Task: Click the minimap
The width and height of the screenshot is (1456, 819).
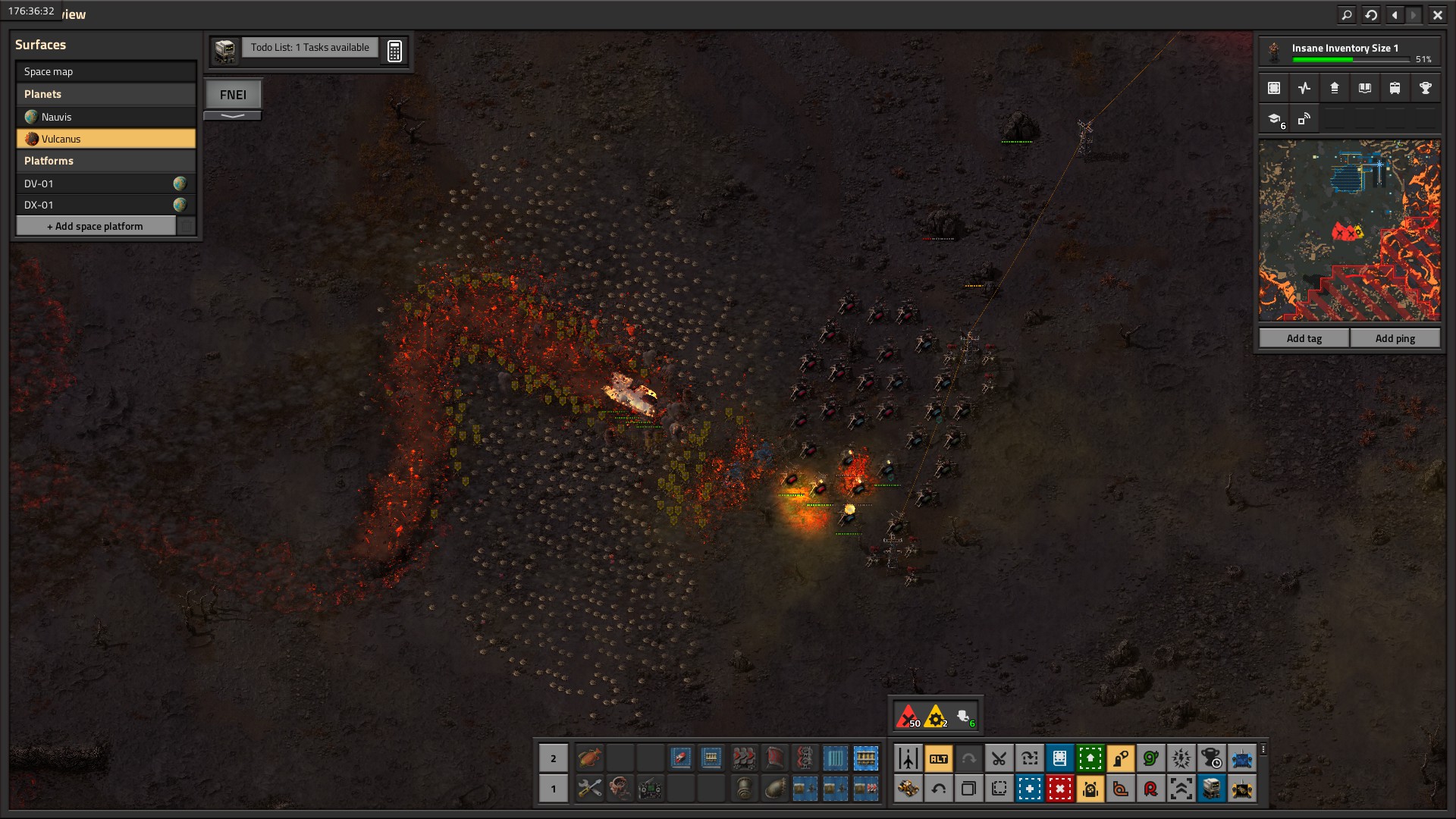Action: coord(1349,230)
